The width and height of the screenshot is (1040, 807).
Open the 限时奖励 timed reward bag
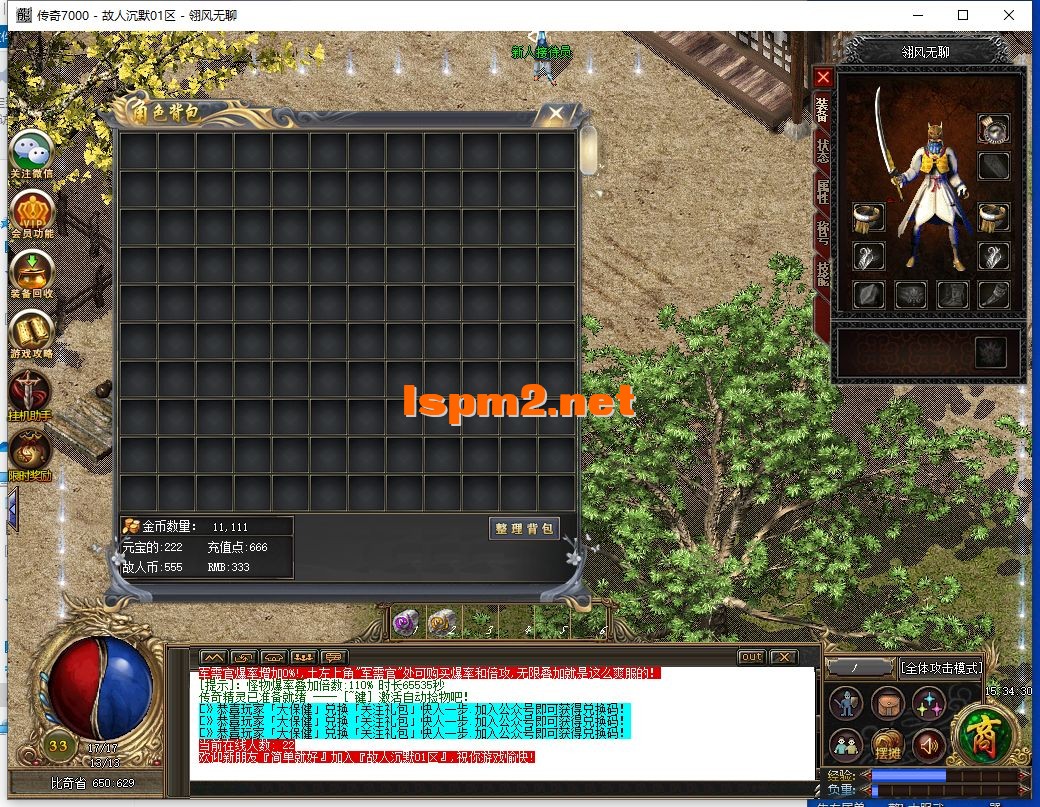31,452
